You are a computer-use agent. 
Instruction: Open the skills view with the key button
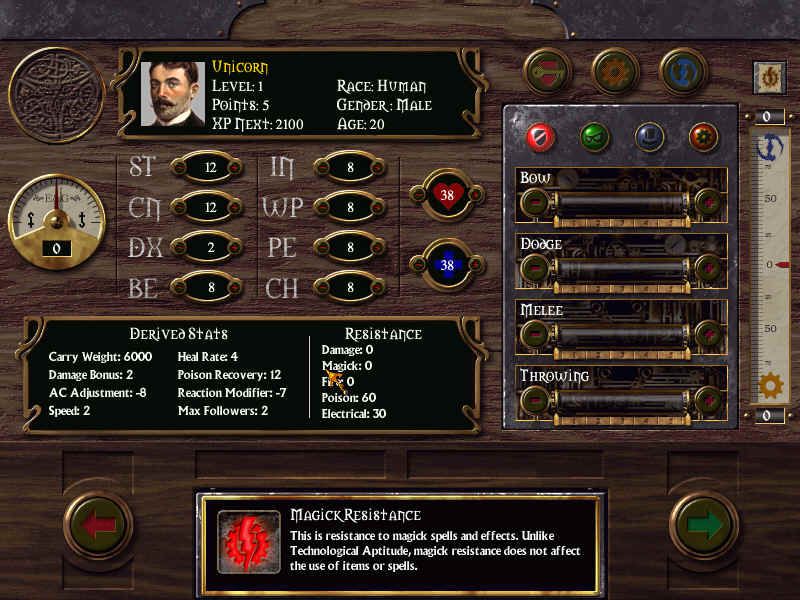(x=547, y=72)
